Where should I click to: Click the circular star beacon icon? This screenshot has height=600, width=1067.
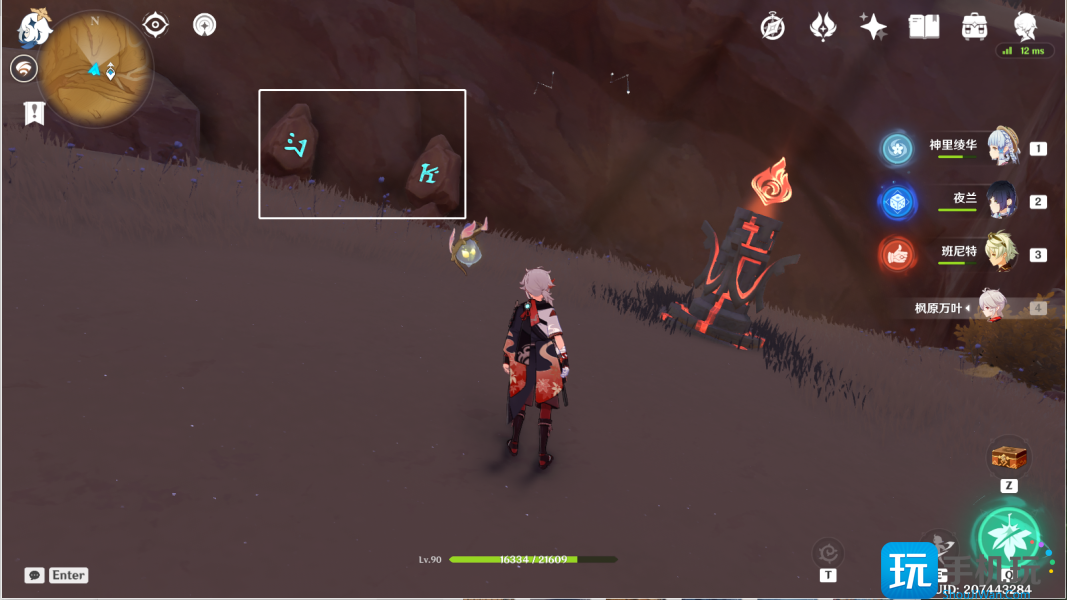pos(205,25)
